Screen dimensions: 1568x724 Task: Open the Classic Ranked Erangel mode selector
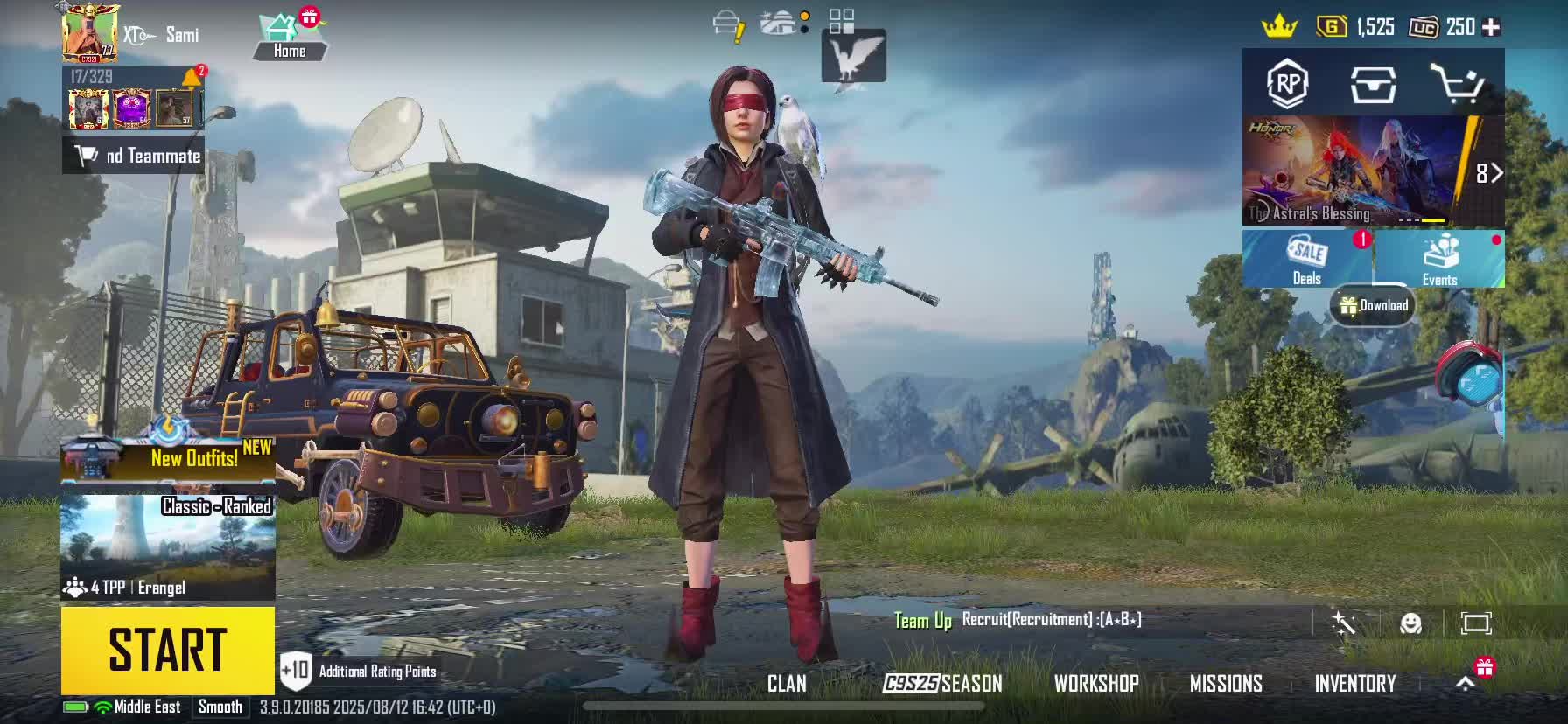point(167,548)
